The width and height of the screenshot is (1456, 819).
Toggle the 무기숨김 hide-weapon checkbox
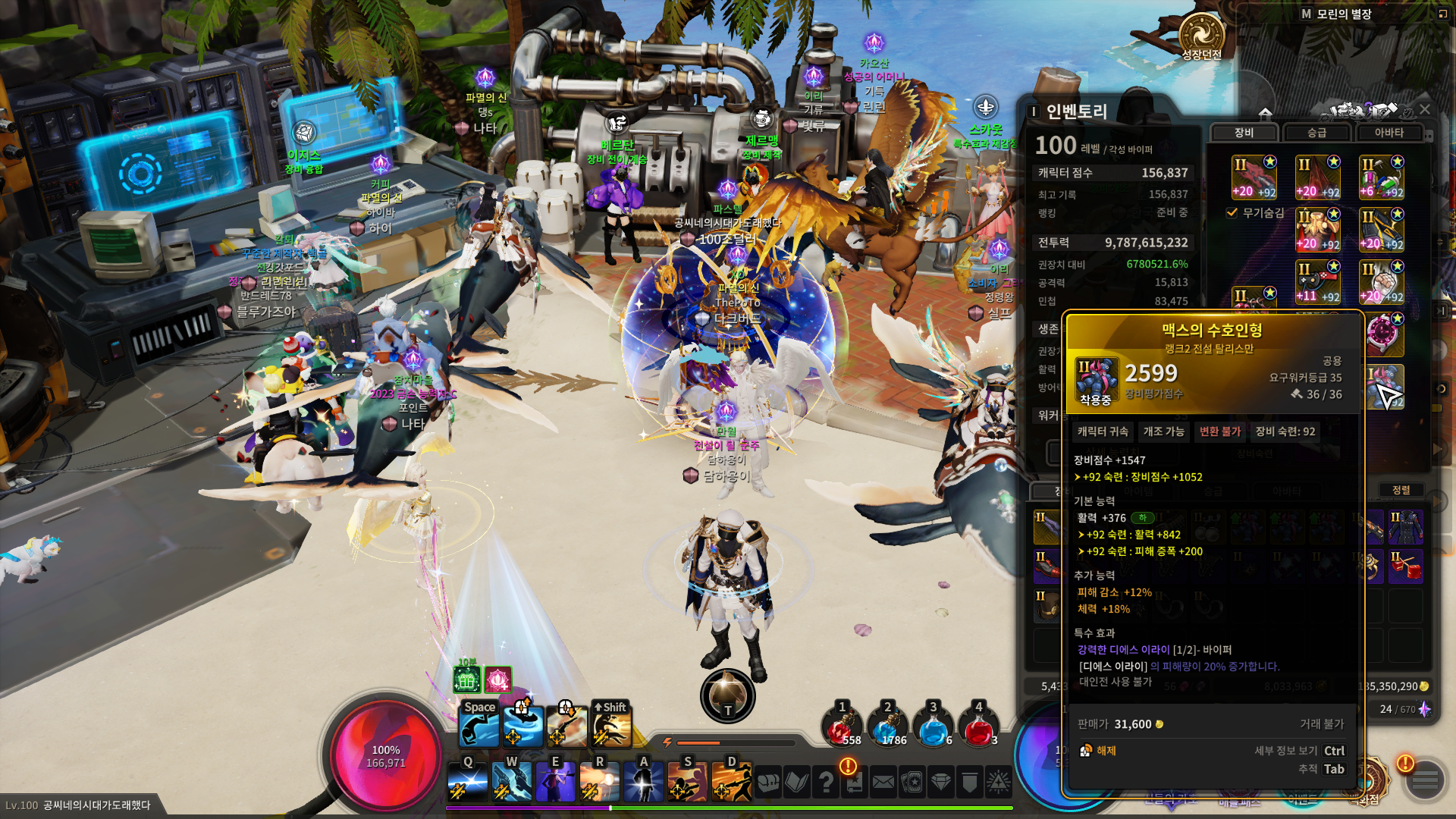[x=1232, y=213]
